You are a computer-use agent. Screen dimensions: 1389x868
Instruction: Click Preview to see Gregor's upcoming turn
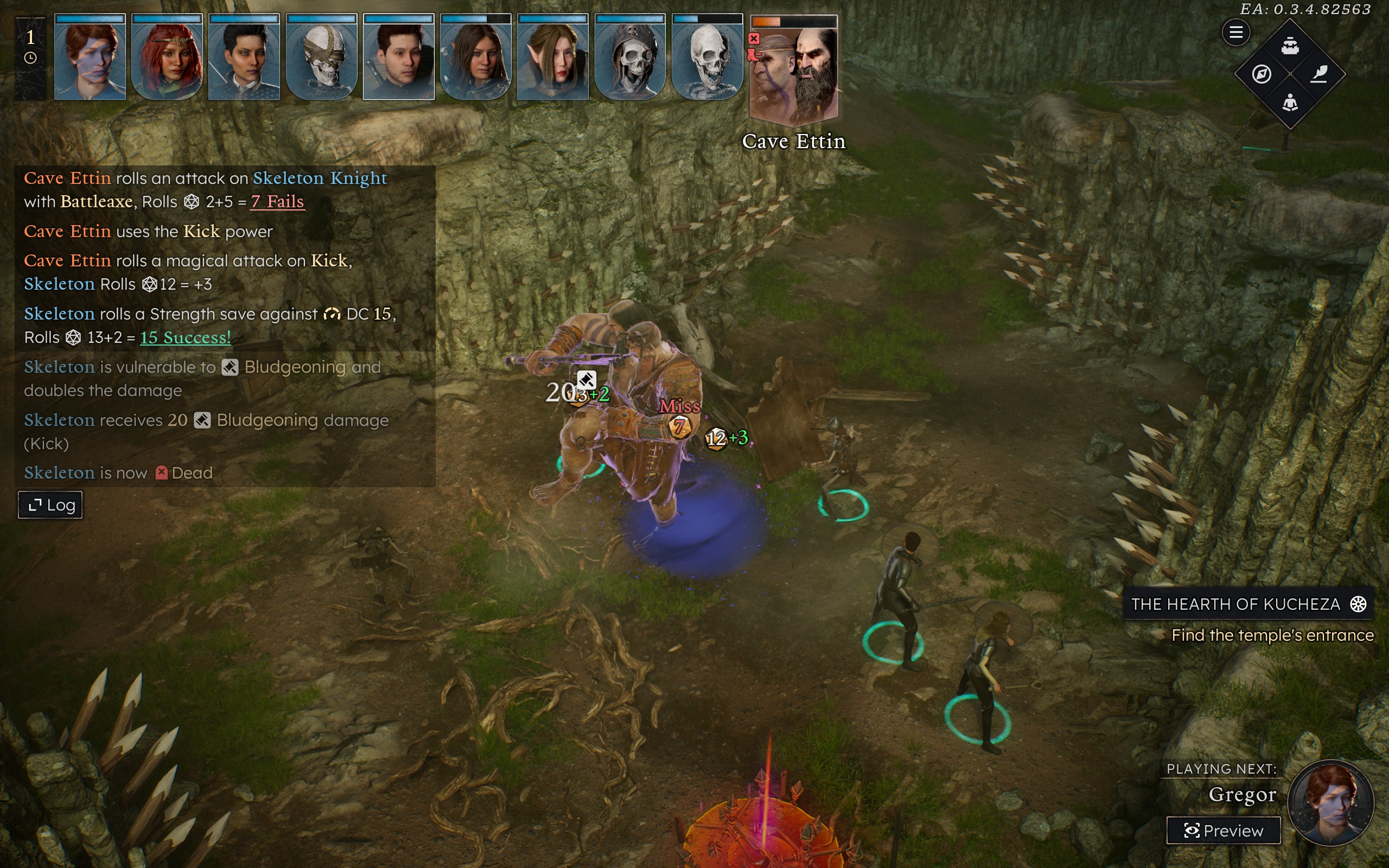coord(1223,830)
